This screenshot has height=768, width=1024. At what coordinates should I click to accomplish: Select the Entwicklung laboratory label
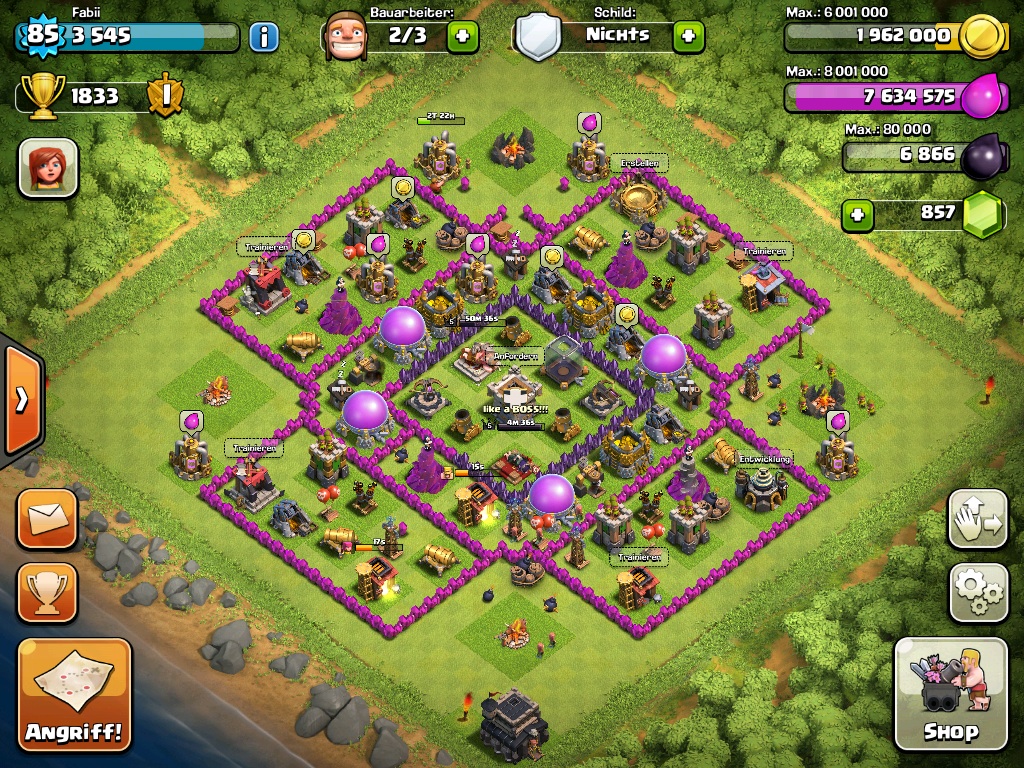coord(764,458)
